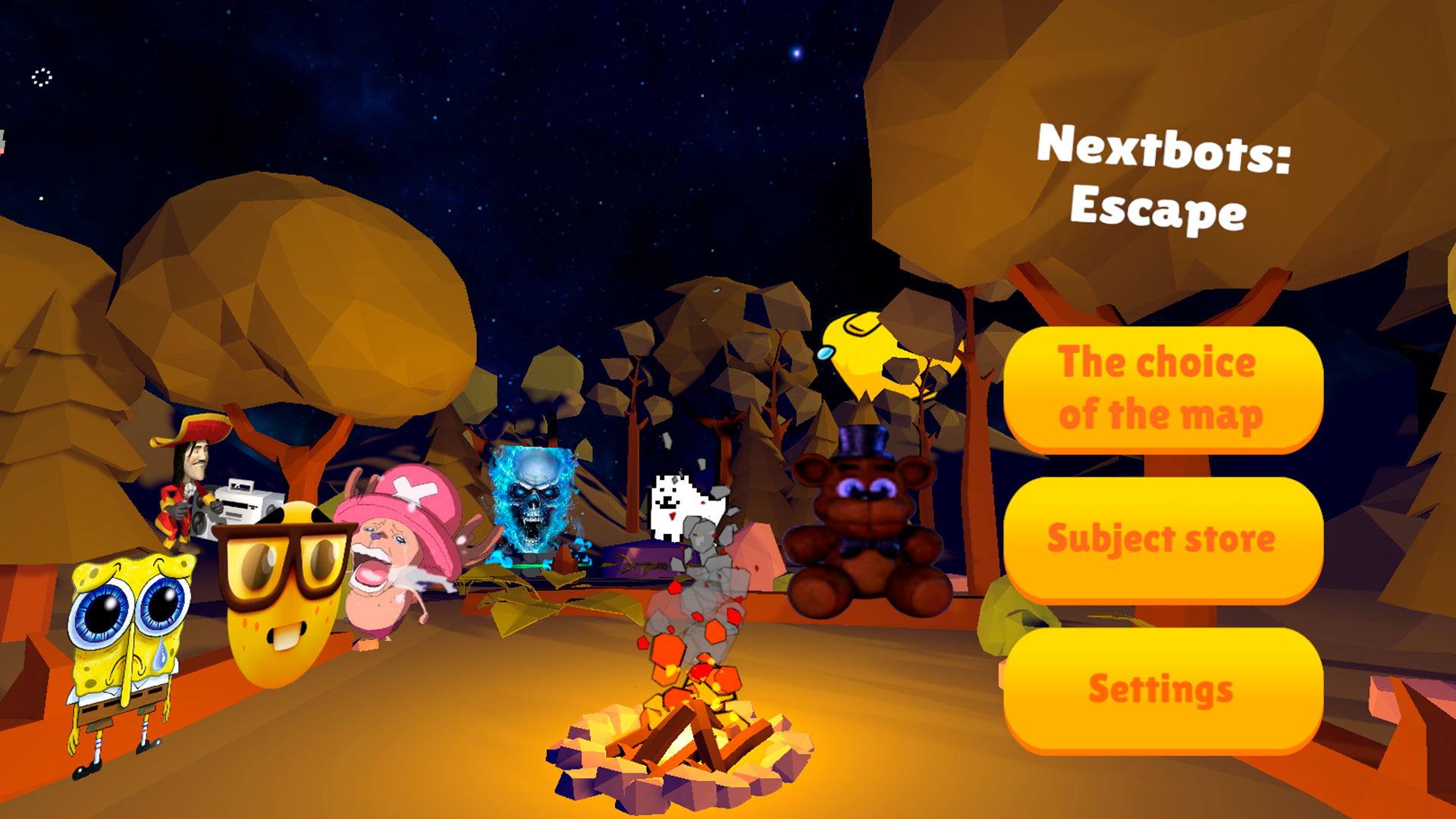This screenshot has width=1456, height=819.
Task: Click the loading spinner at top left
Action: coord(42,76)
